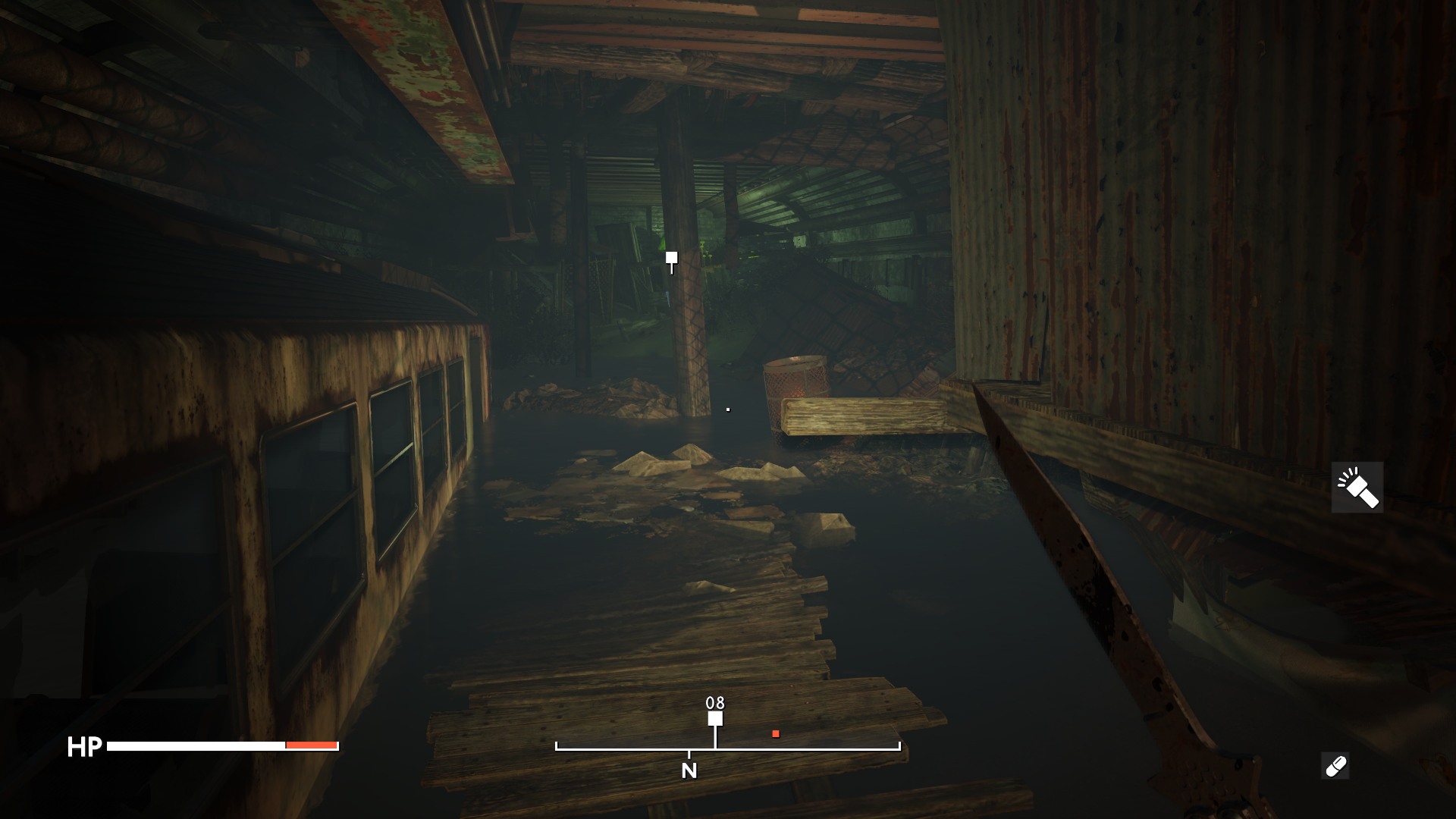Toggle the flashlight icon
1456x819 pixels.
pyautogui.click(x=1357, y=488)
